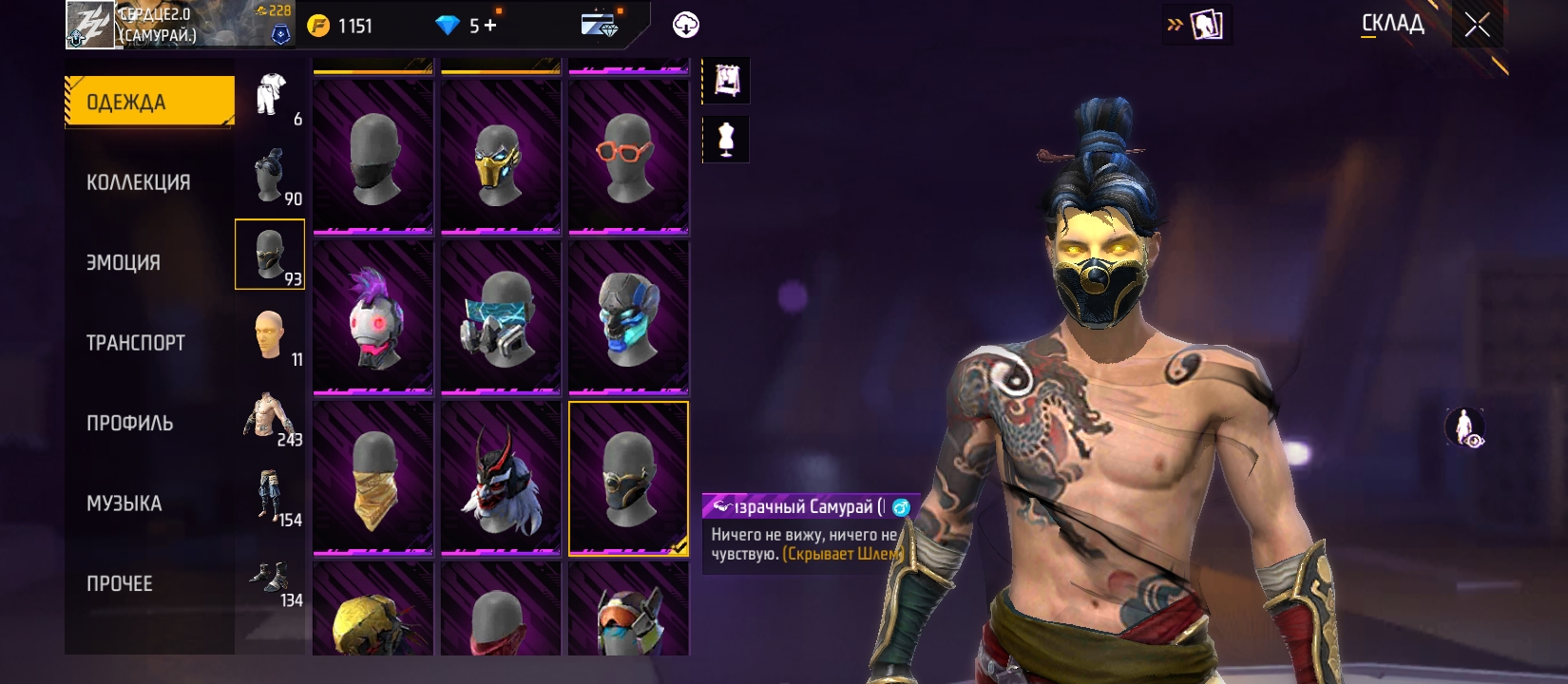Close the vault with the X button
Image resolution: width=1568 pixels, height=684 pixels.
tap(1477, 25)
